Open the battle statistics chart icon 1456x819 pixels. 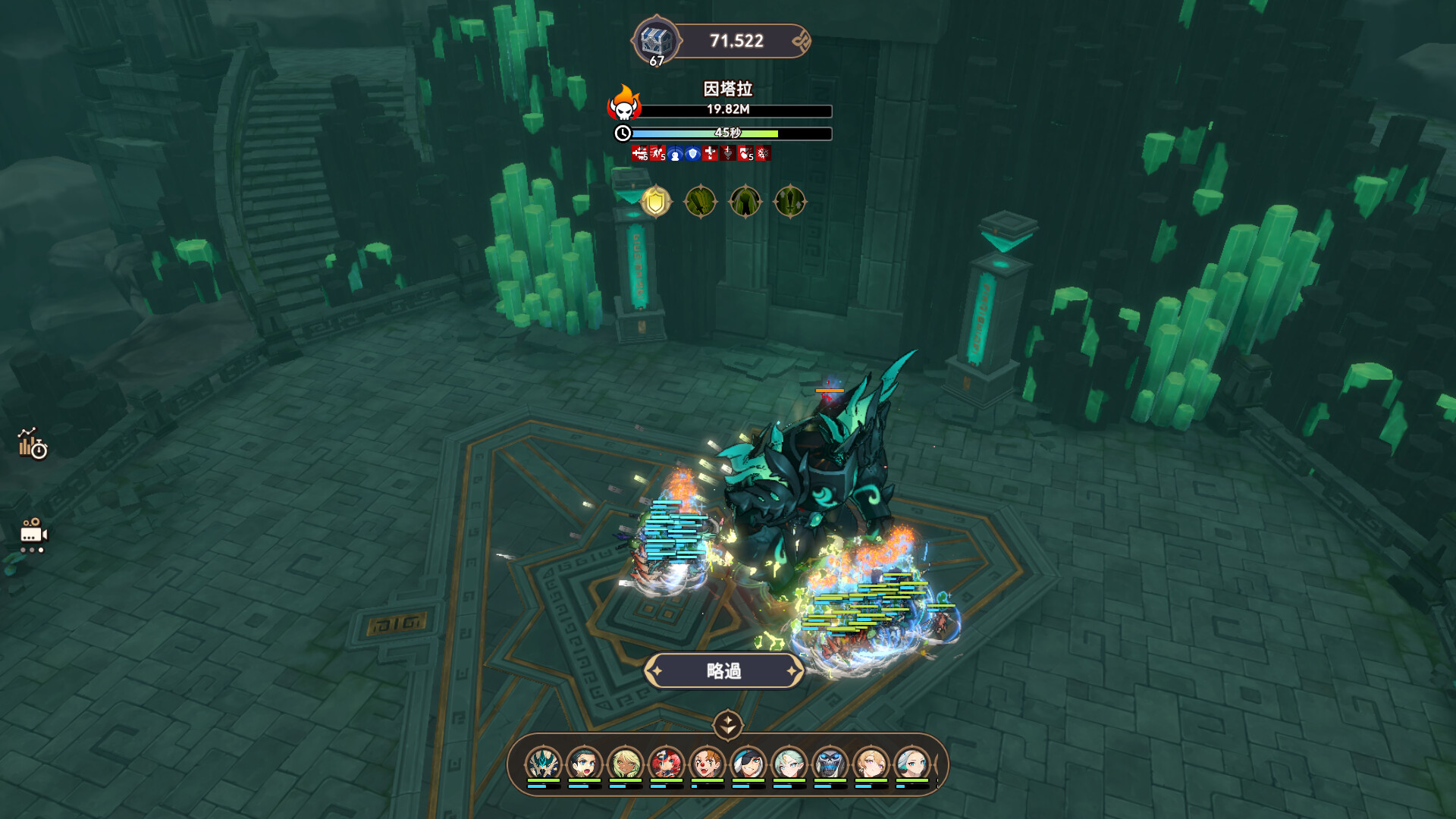pyautogui.click(x=32, y=444)
